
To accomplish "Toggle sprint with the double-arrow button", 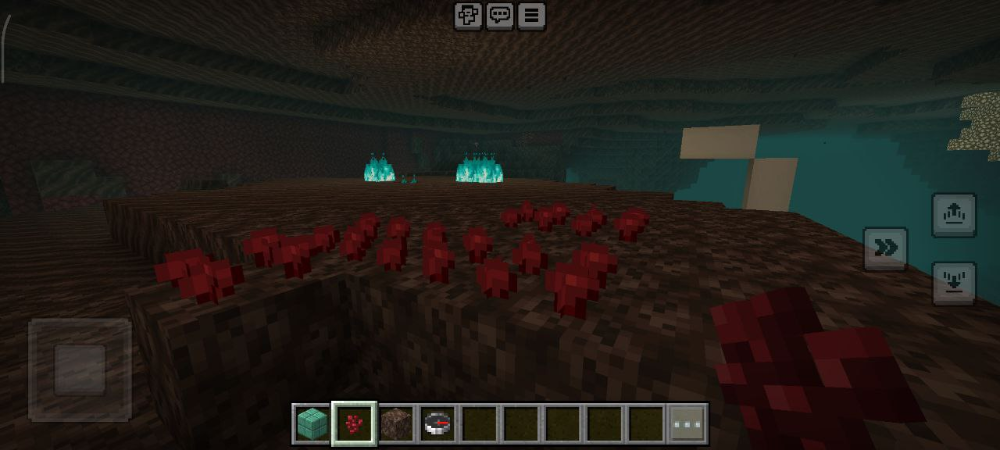I will click(884, 249).
